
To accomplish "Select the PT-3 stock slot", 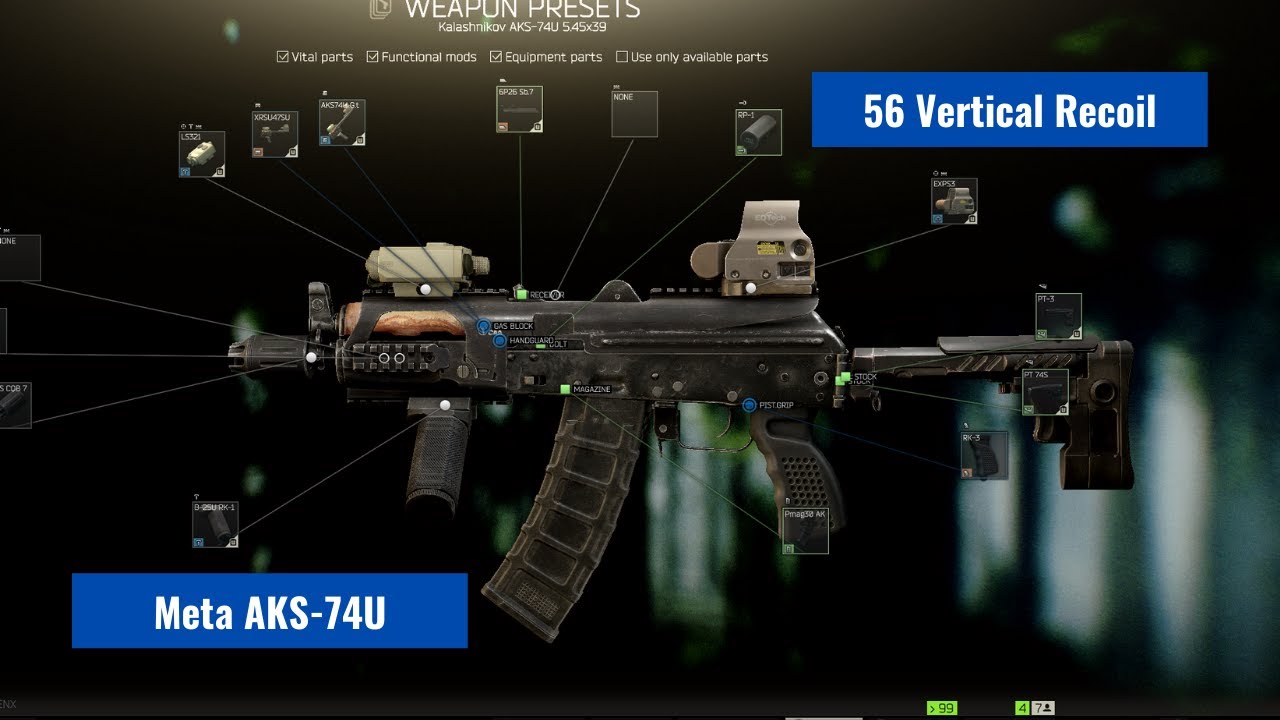I will 1058,317.
